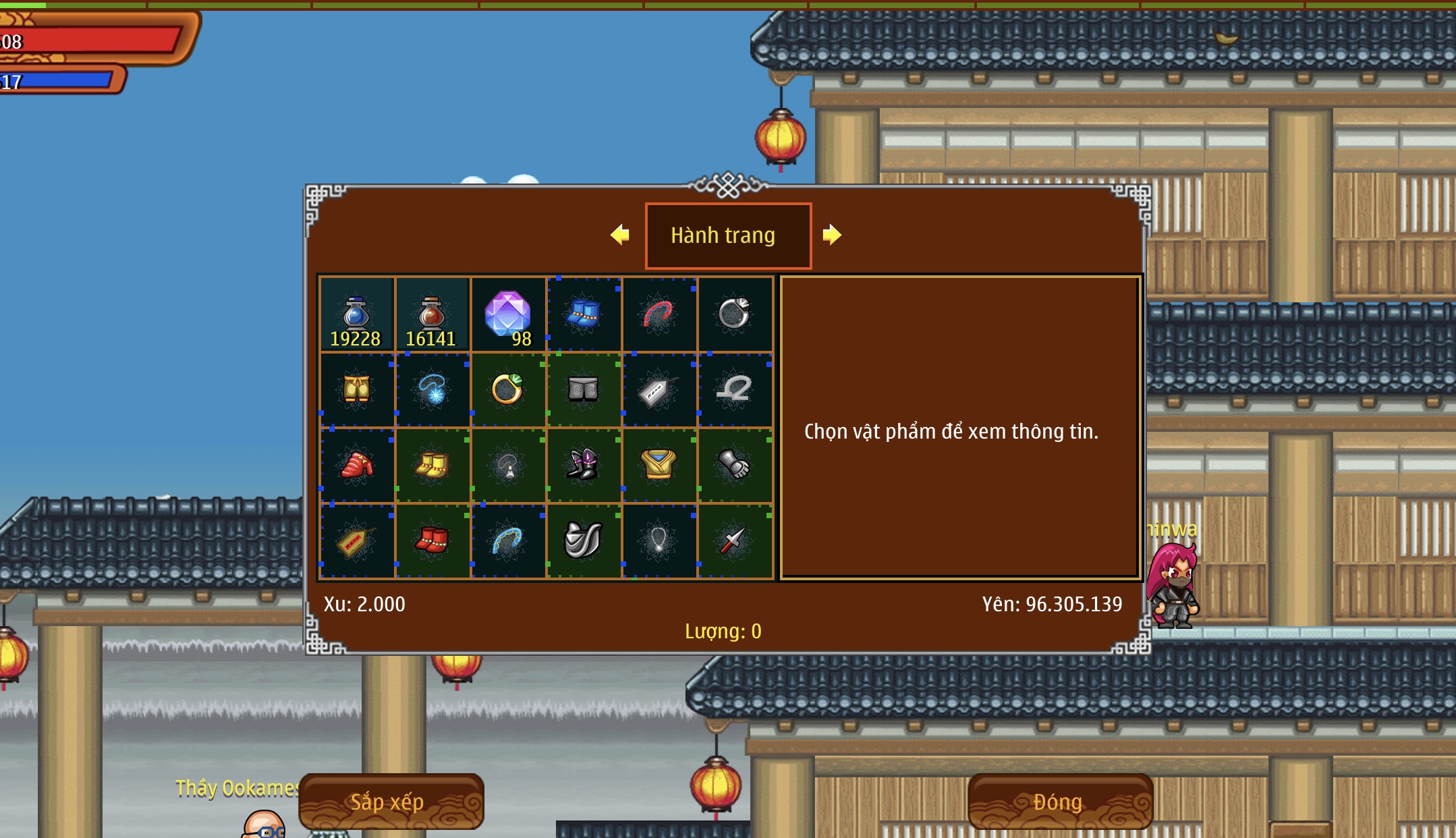Choose the kunai dagger weapon
Viewport: 1456px width, 838px height.
(735, 540)
